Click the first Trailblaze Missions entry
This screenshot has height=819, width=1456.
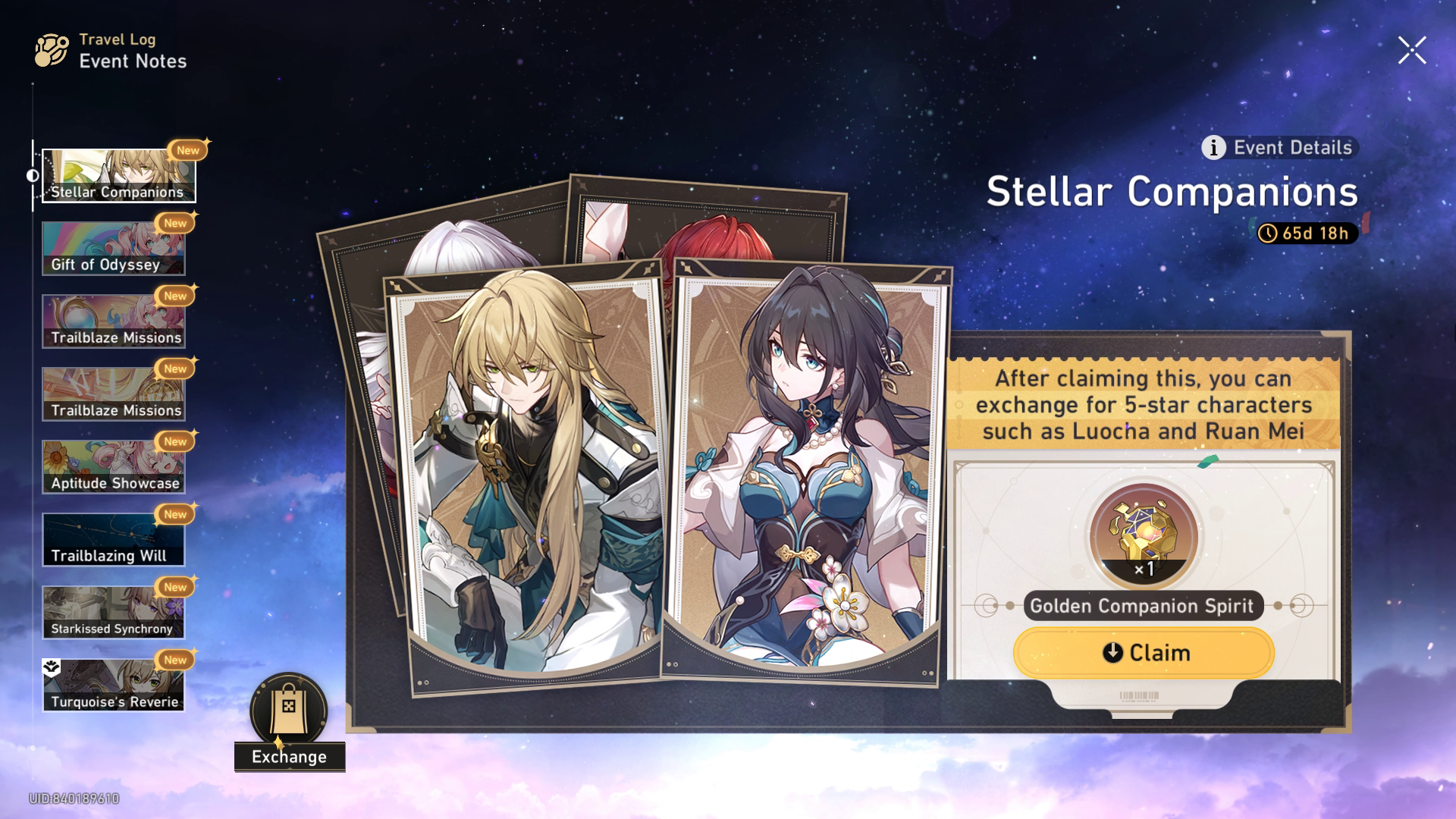tap(114, 320)
